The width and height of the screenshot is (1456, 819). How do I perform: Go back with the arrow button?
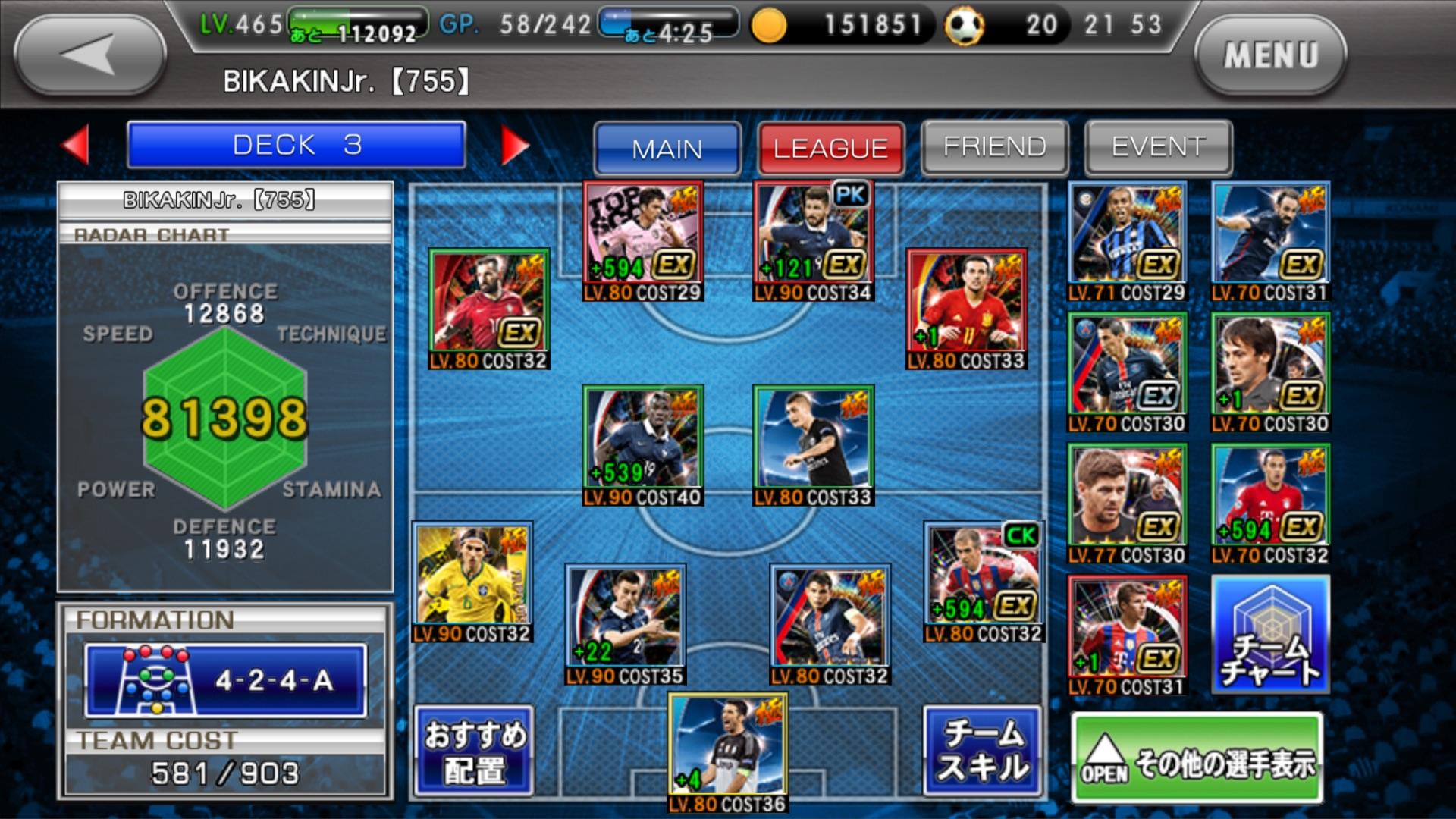89,55
